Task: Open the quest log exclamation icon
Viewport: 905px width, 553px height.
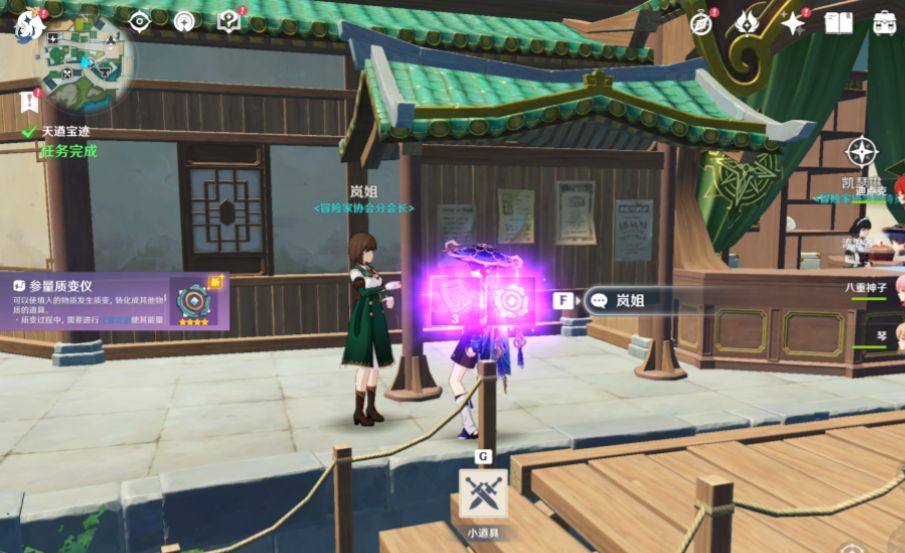Action: (29, 101)
